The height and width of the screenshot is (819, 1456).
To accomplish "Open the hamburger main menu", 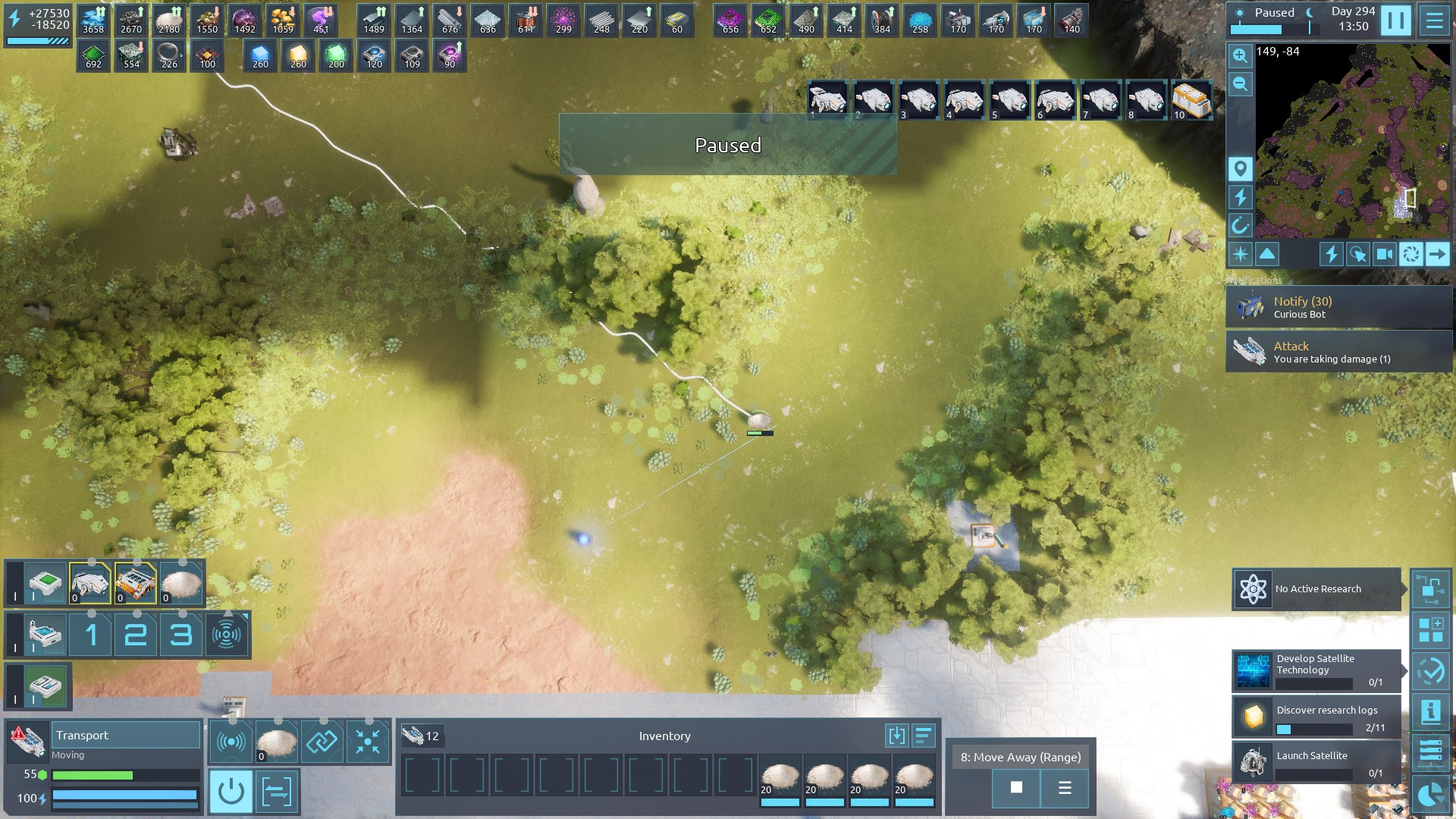I will coord(1434,20).
